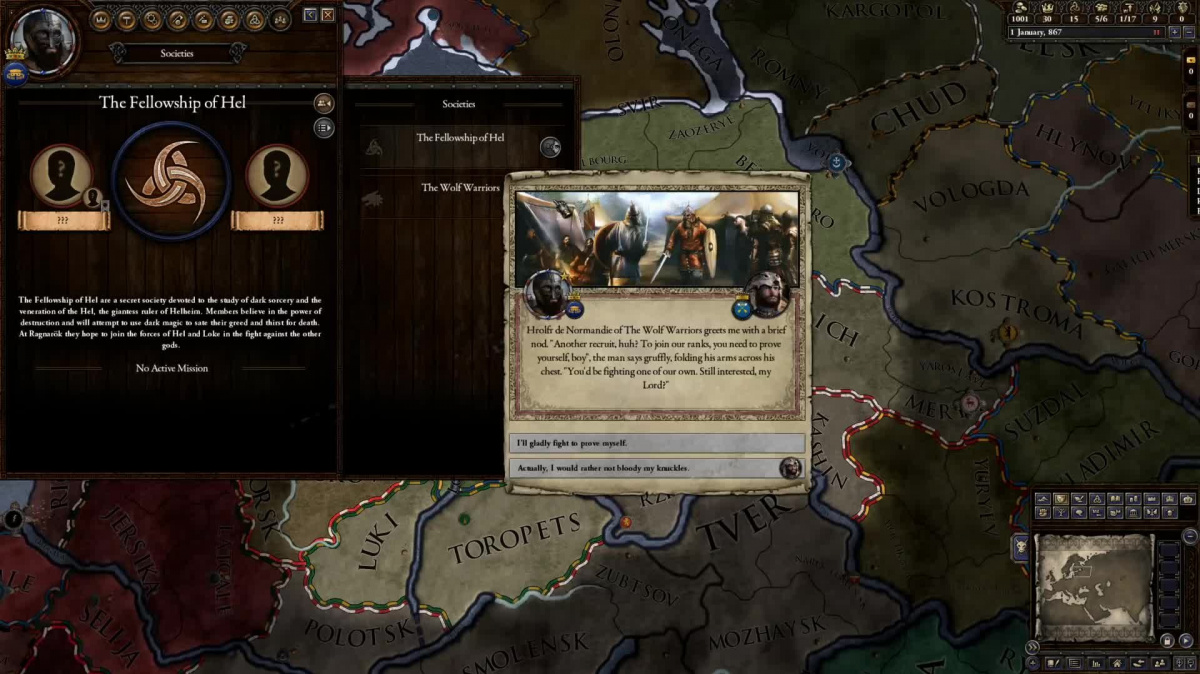Screen dimensions: 1200x674
Task: Open the ledger chart button
Action: (1094, 663)
